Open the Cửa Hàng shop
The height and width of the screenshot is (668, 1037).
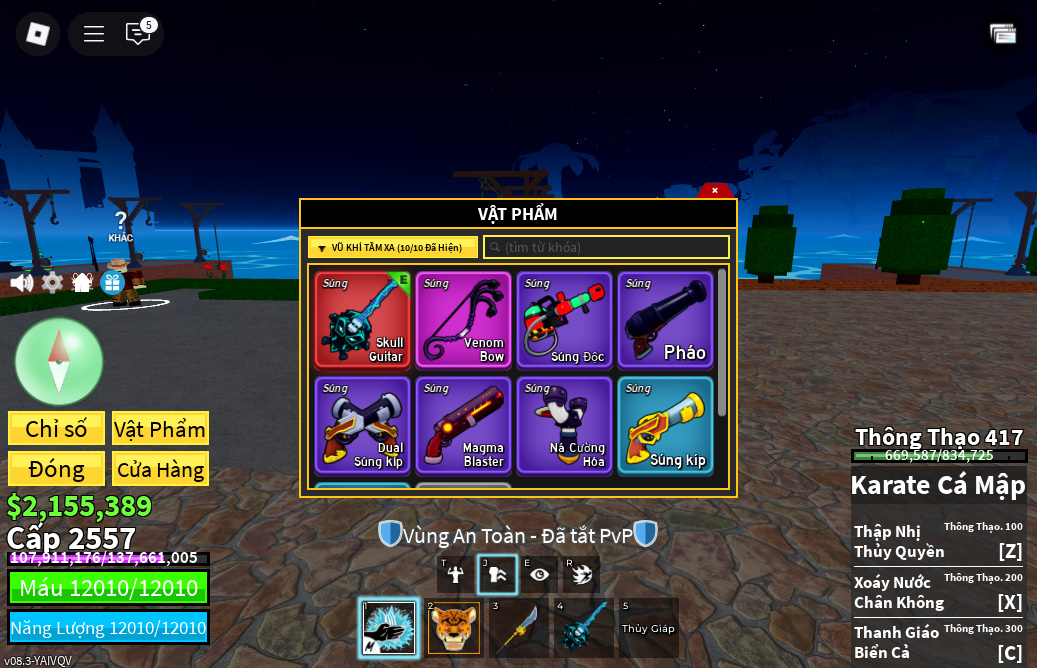click(x=160, y=469)
